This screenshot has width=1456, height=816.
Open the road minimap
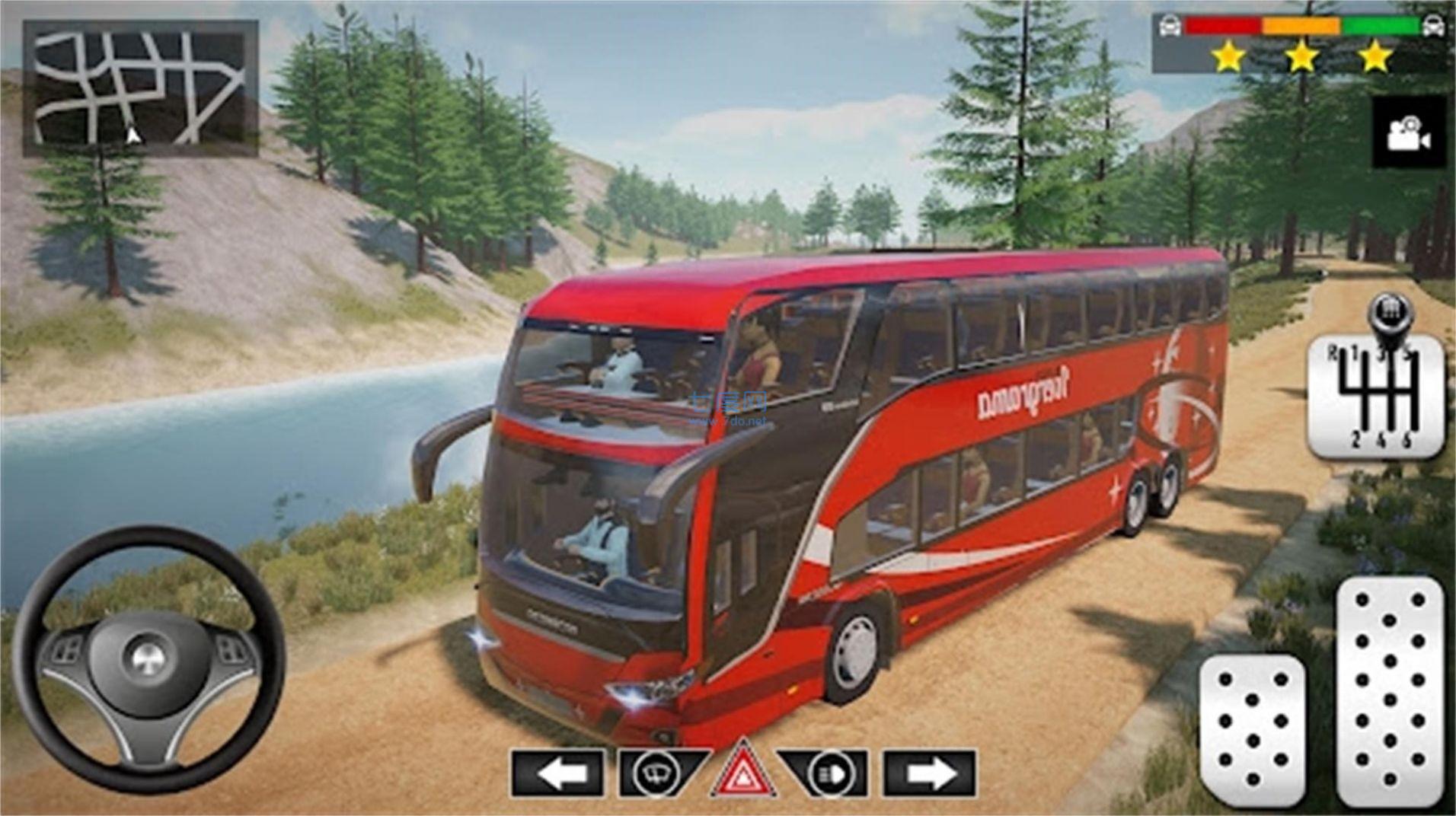[x=140, y=88]
